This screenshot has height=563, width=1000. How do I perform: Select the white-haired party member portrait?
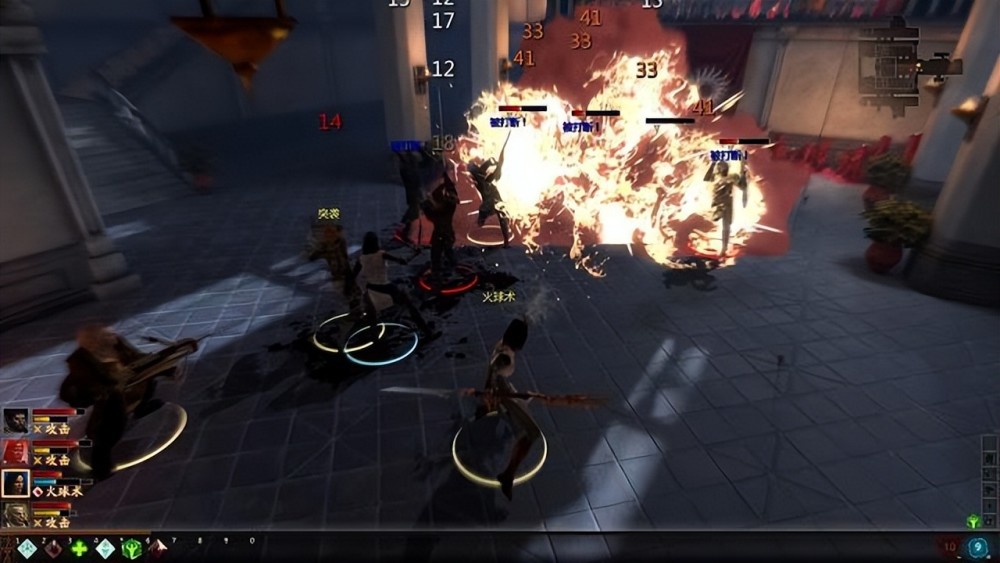click(16, 515)
